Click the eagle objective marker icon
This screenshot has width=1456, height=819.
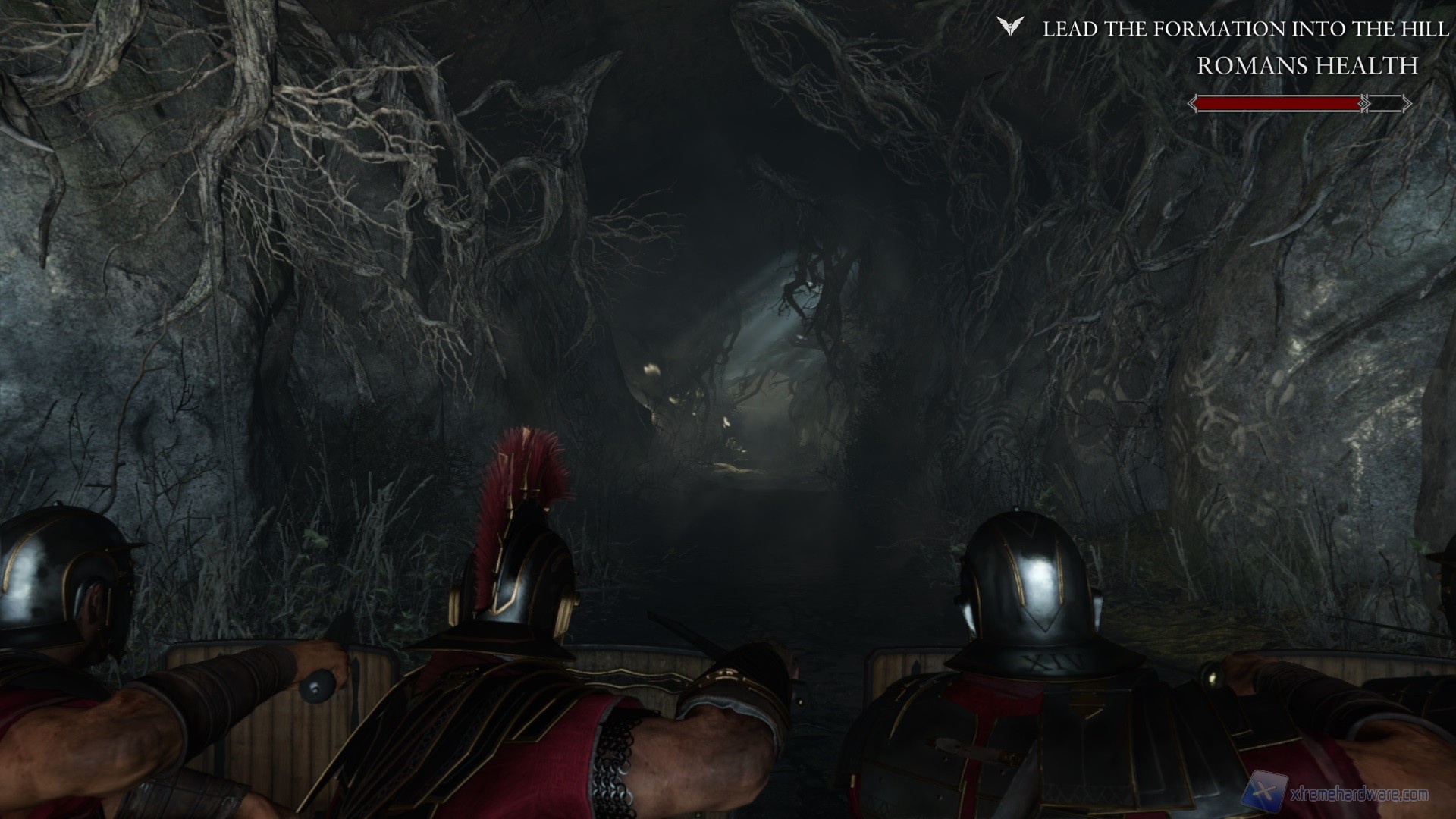[x=1009, y=28]
